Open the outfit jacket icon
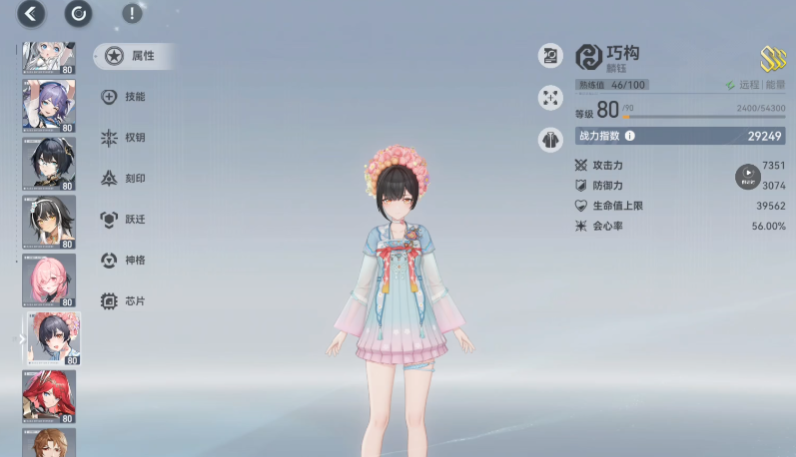The image size is (796, 457). [550, 139]
